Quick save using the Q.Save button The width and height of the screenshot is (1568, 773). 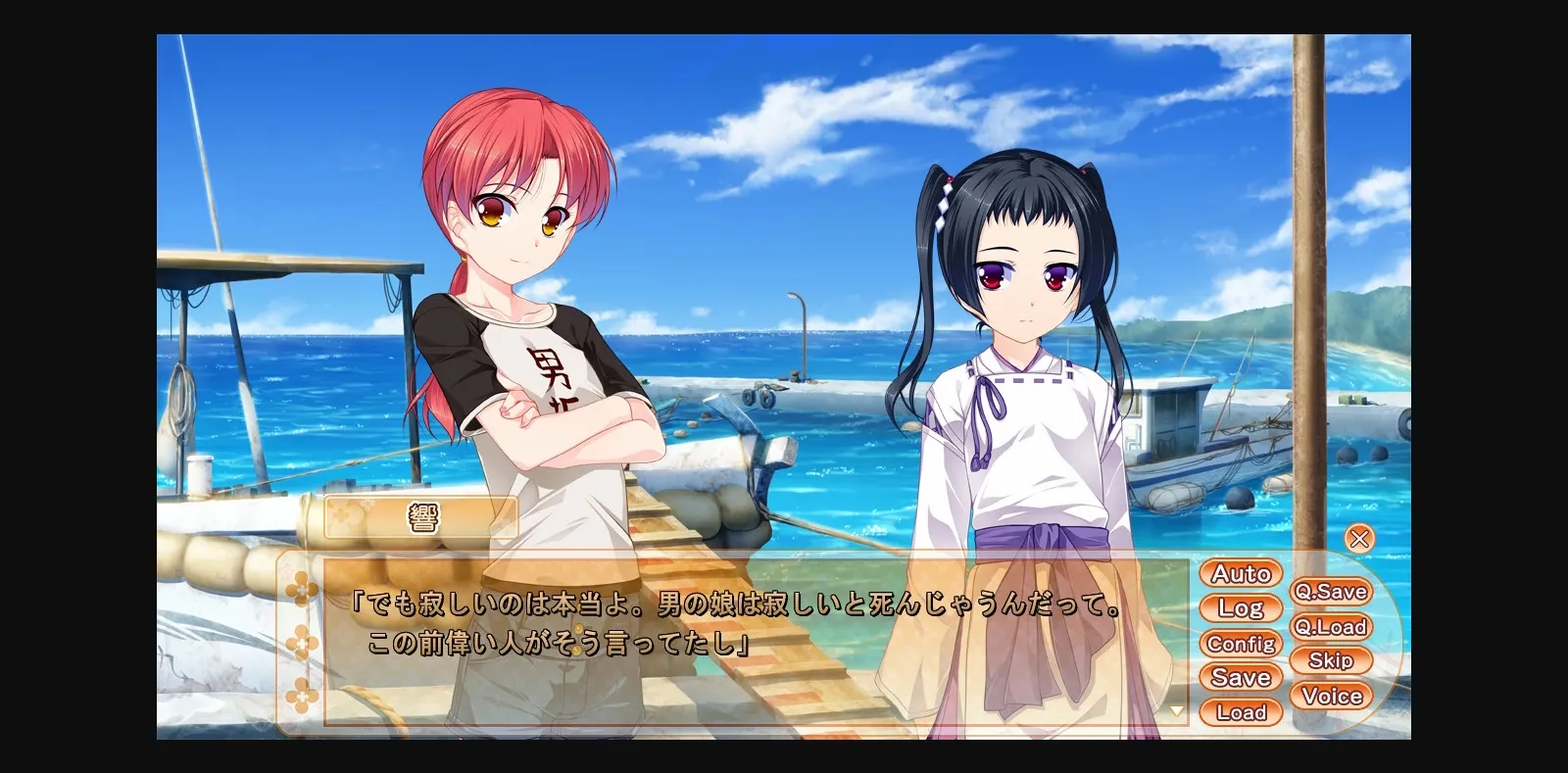[x=1332, y=591]
